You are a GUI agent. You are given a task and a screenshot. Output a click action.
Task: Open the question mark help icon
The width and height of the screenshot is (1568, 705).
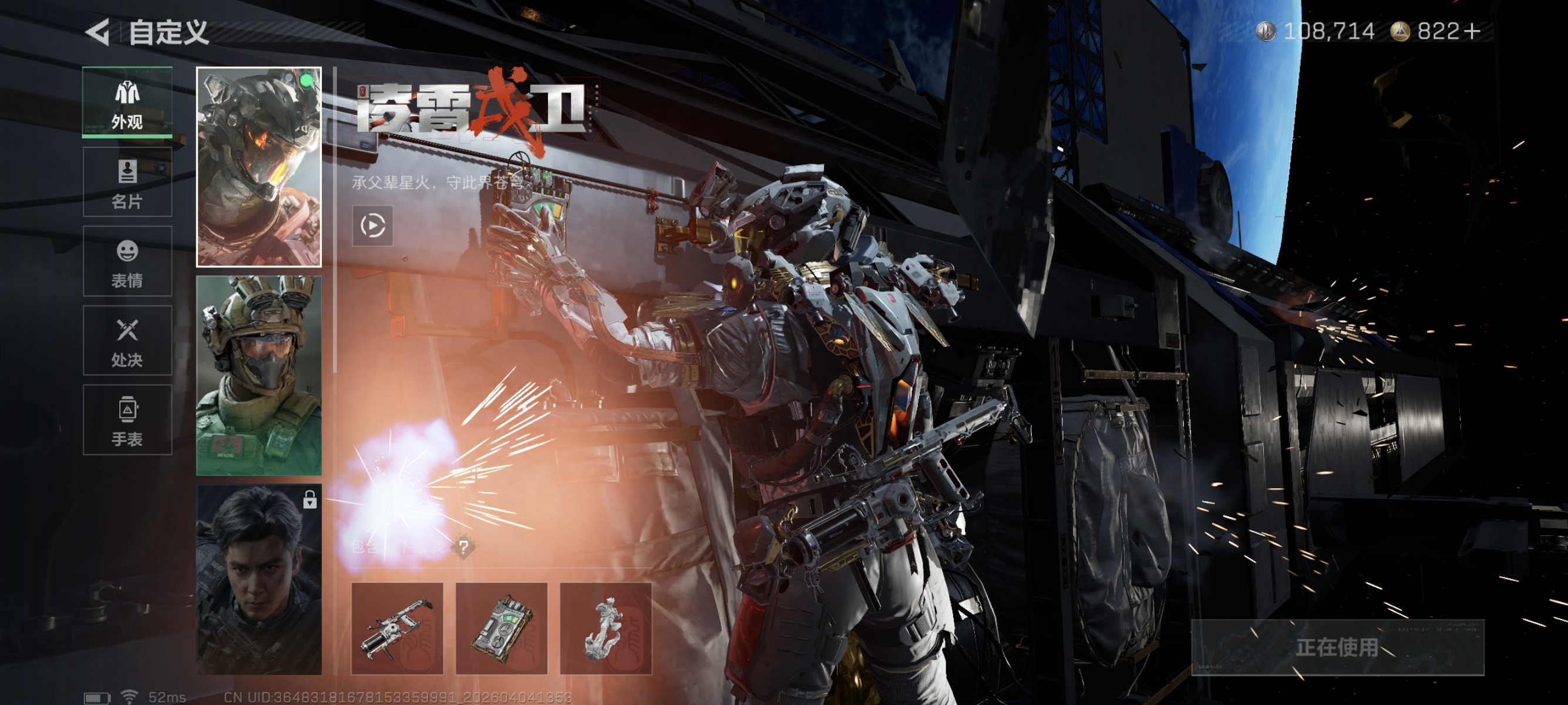[x=464, y=548]
